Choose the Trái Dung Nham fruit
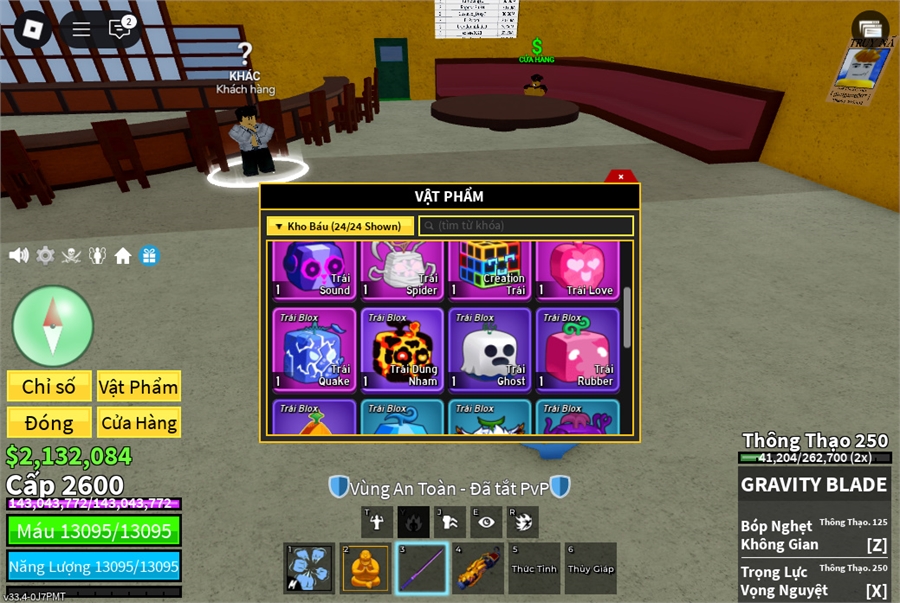 click(x=401, y=347)
